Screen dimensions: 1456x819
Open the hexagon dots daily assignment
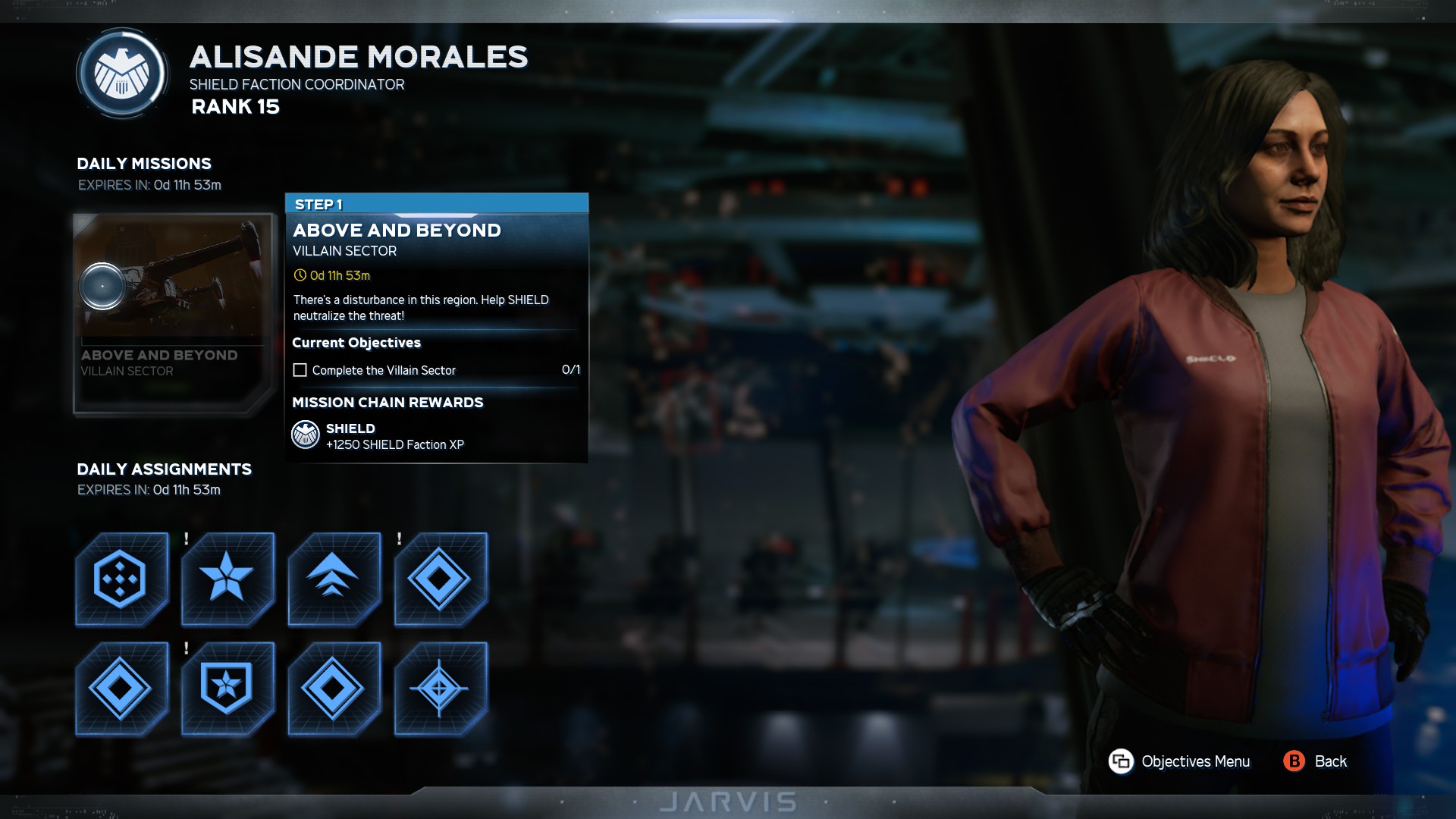[121, 579]
